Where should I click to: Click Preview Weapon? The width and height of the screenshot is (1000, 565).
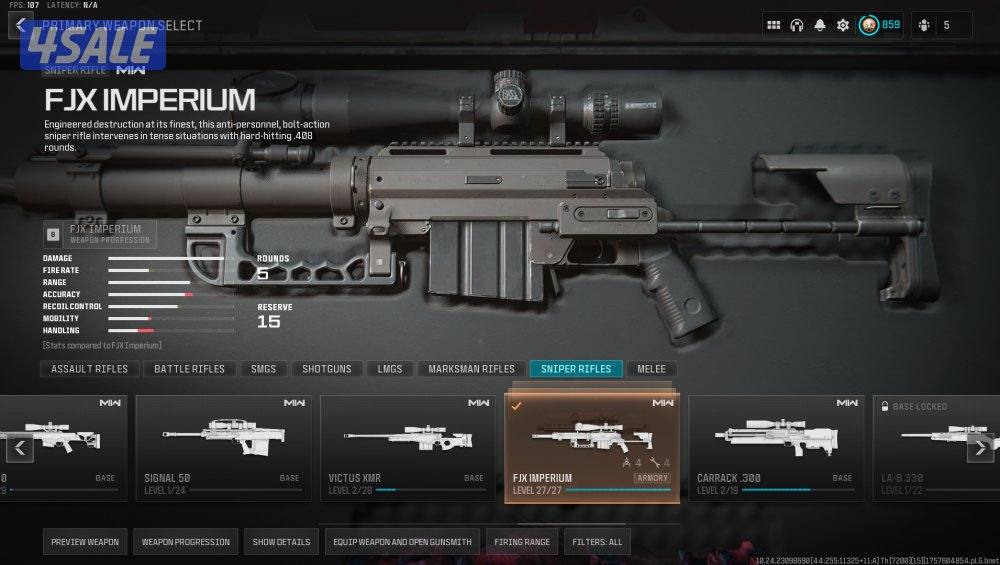[85, 542]
